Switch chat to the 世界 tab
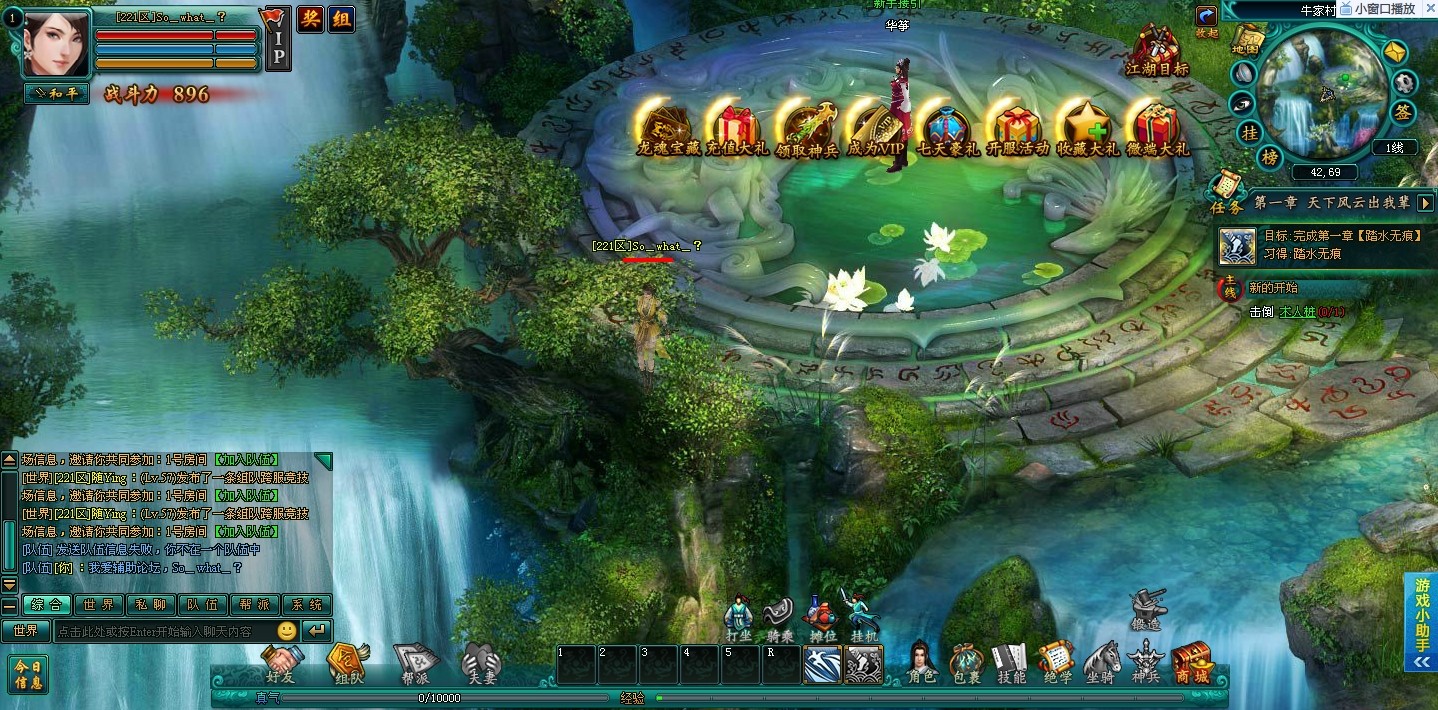The image size is (1438, 710). coord(98,605)
